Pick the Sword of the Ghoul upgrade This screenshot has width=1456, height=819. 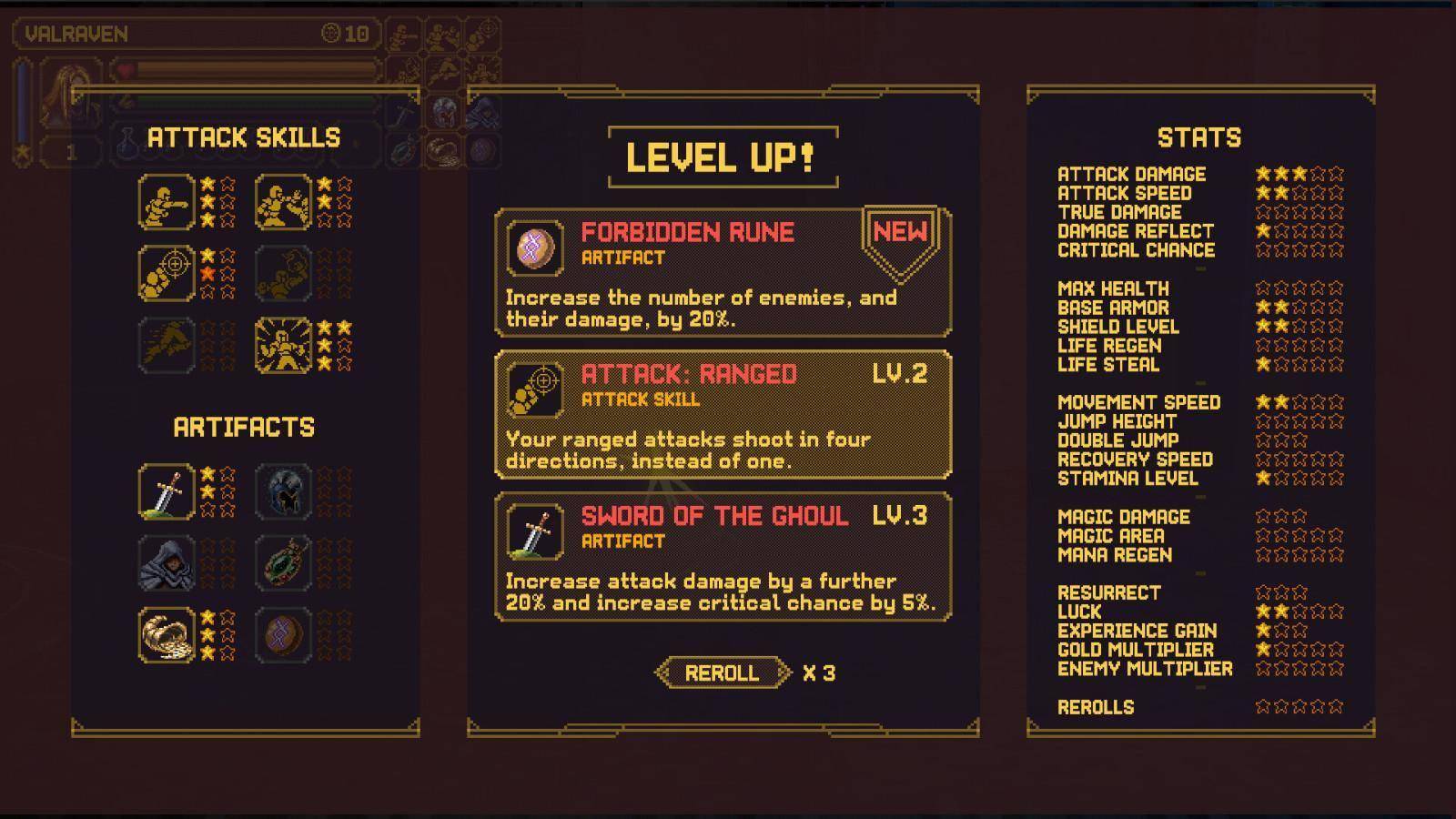point(723,556)
